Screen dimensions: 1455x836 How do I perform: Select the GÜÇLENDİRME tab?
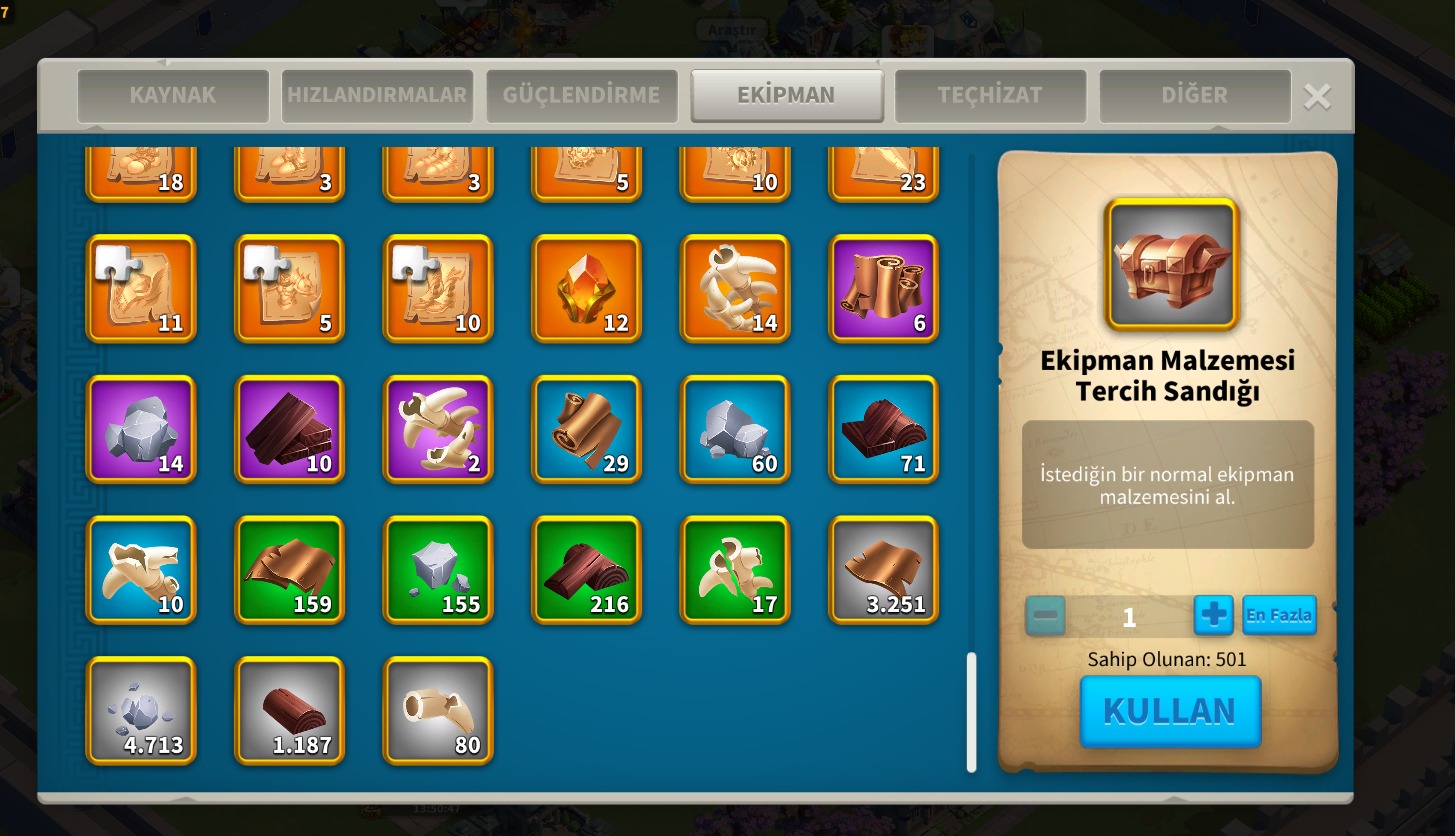click(581, 96)
